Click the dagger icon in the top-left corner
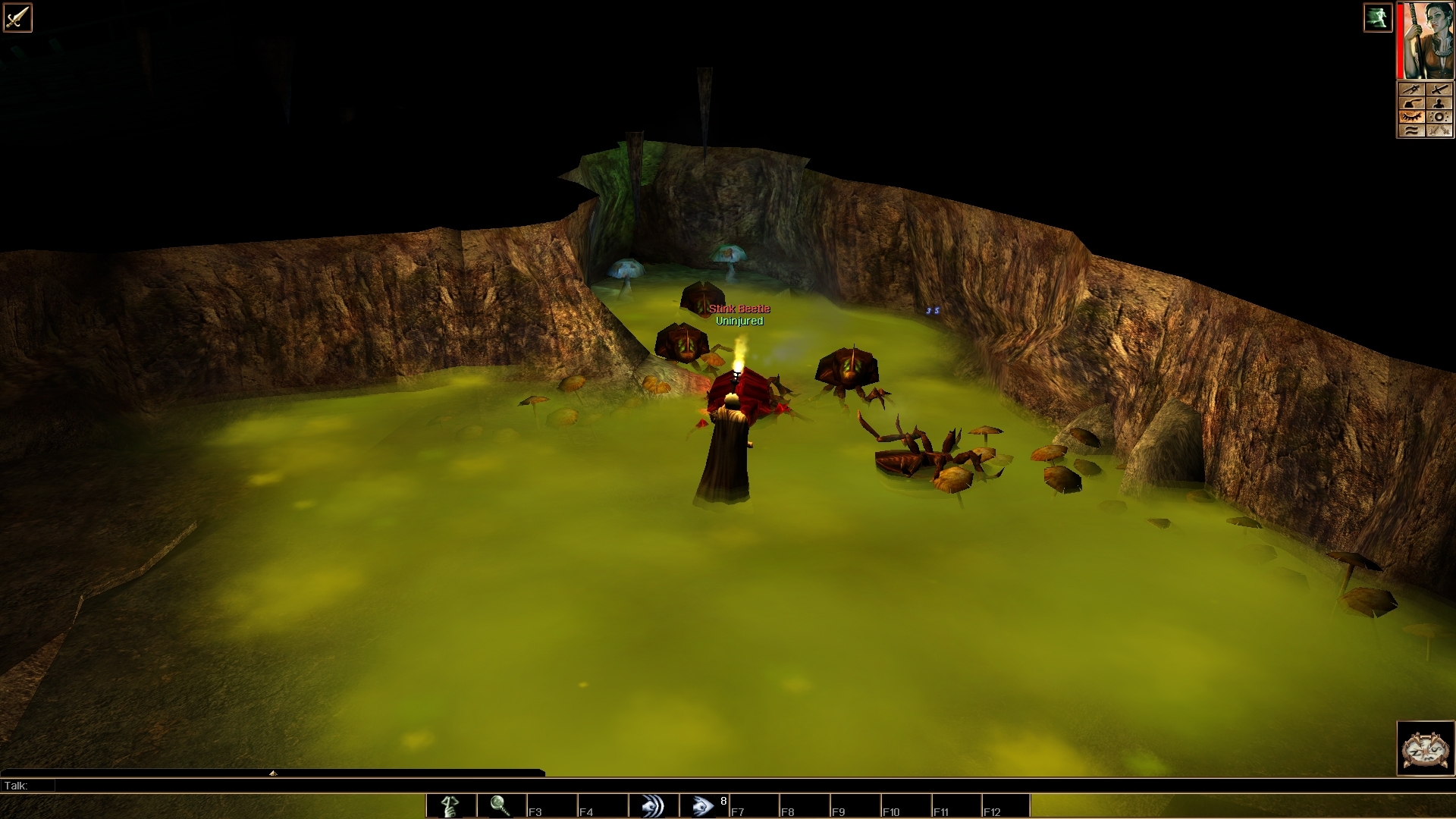The width and height of the screenshot is (1456, 819). coord(17,17)
